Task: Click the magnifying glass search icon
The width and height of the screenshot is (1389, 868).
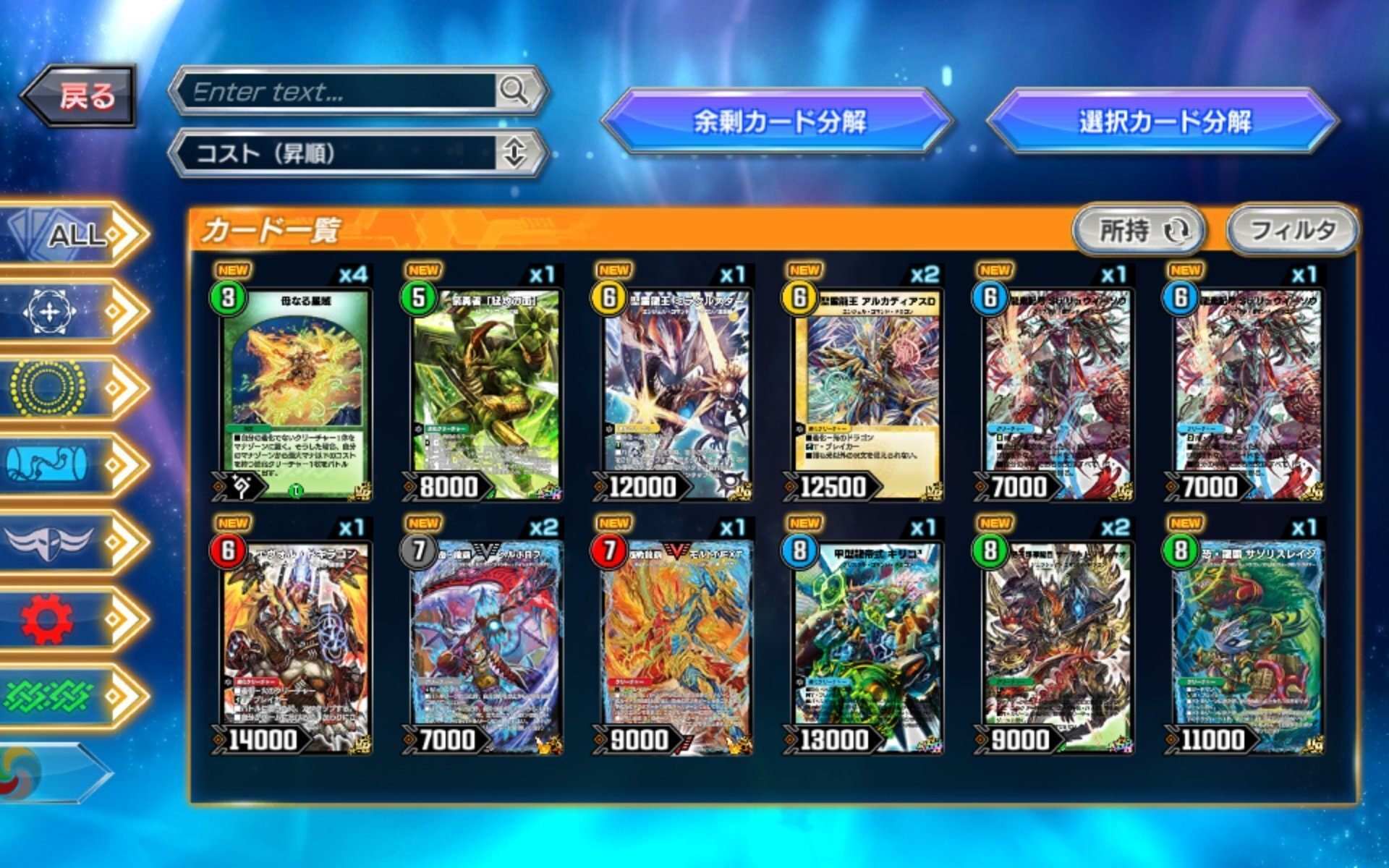Action: (x=514, y=91)
